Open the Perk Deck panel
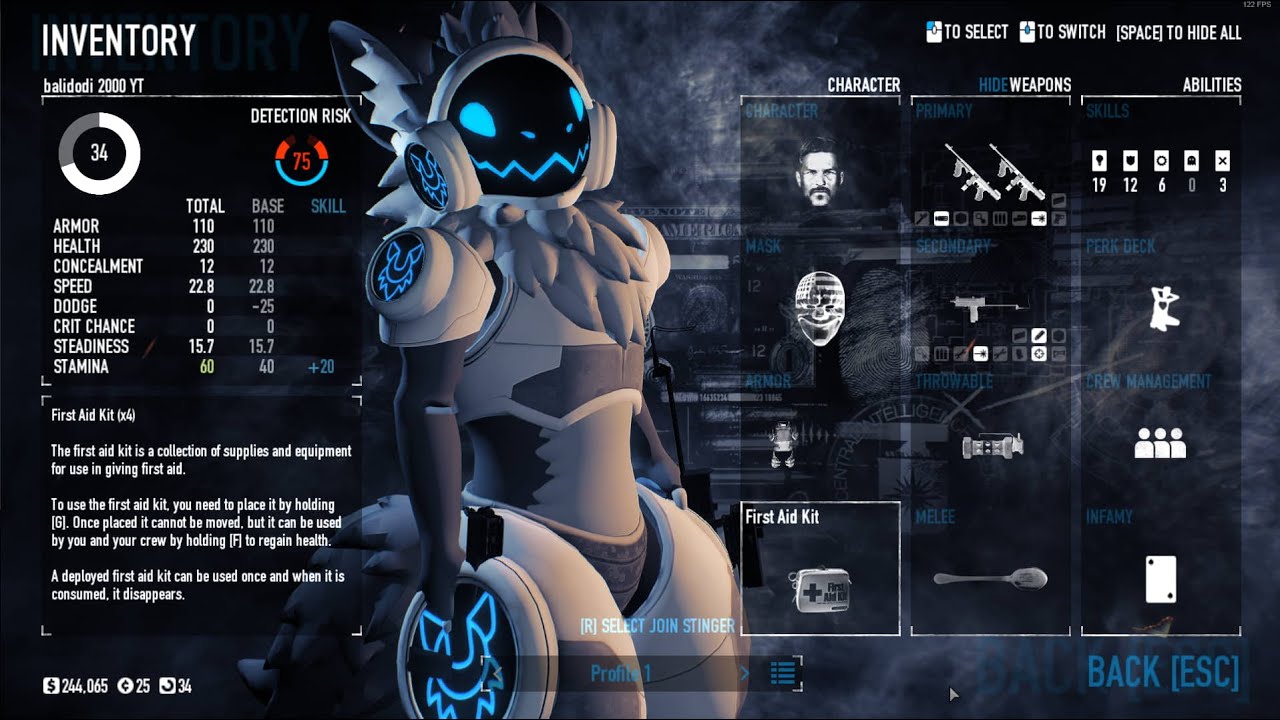The width and height of the screenshot is (1280, 720). click(x=1161, y=307)
